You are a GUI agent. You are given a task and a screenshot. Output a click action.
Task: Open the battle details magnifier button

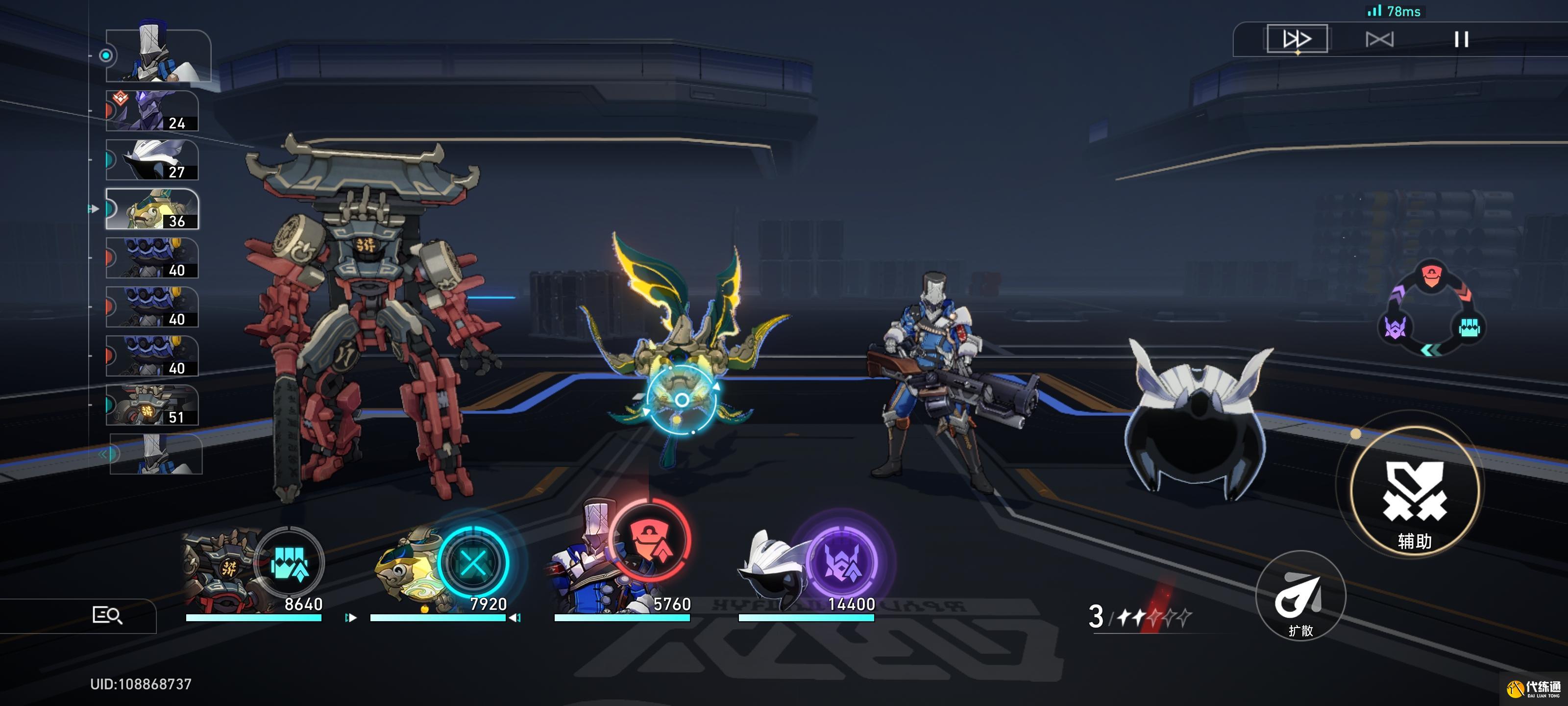click(x=107, y=615)
